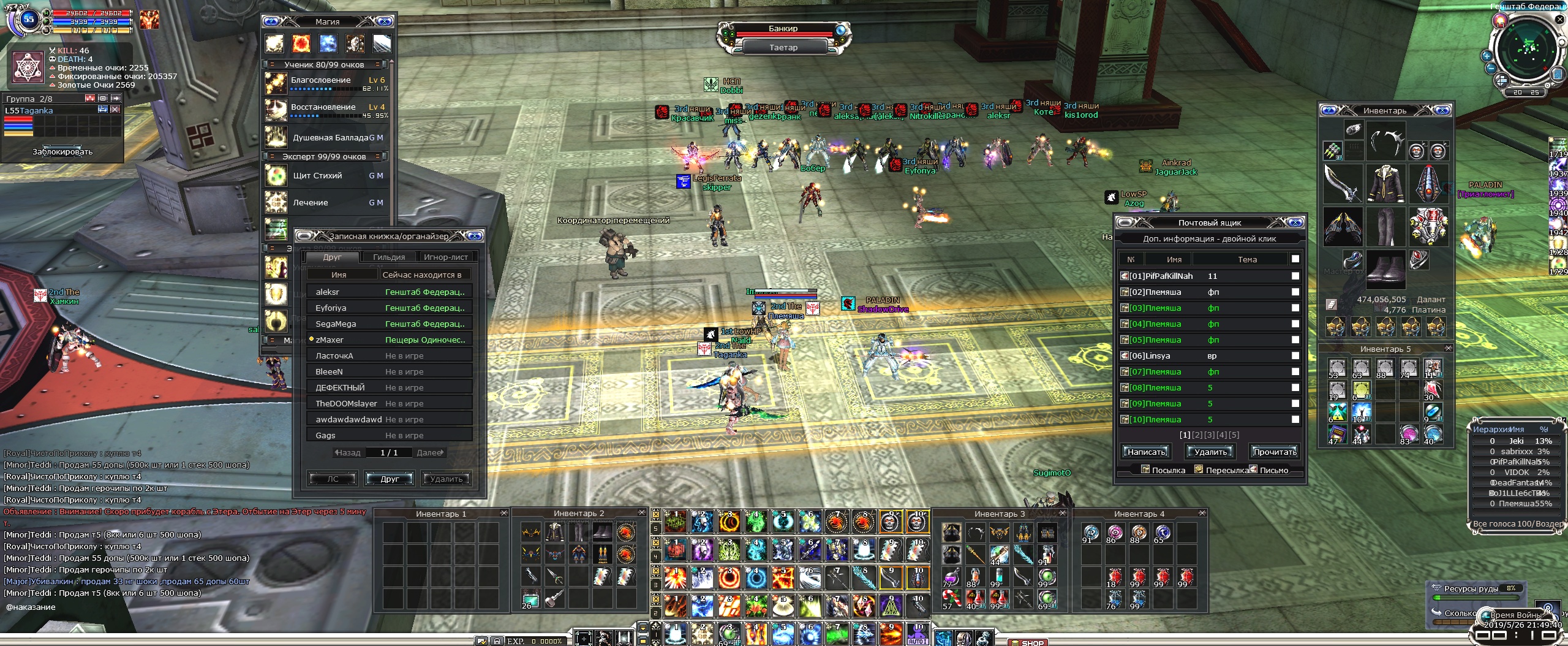Click the Прочитать button in mailbox
This screenshot has width=1568, height=646.
tap(1274, 452)
